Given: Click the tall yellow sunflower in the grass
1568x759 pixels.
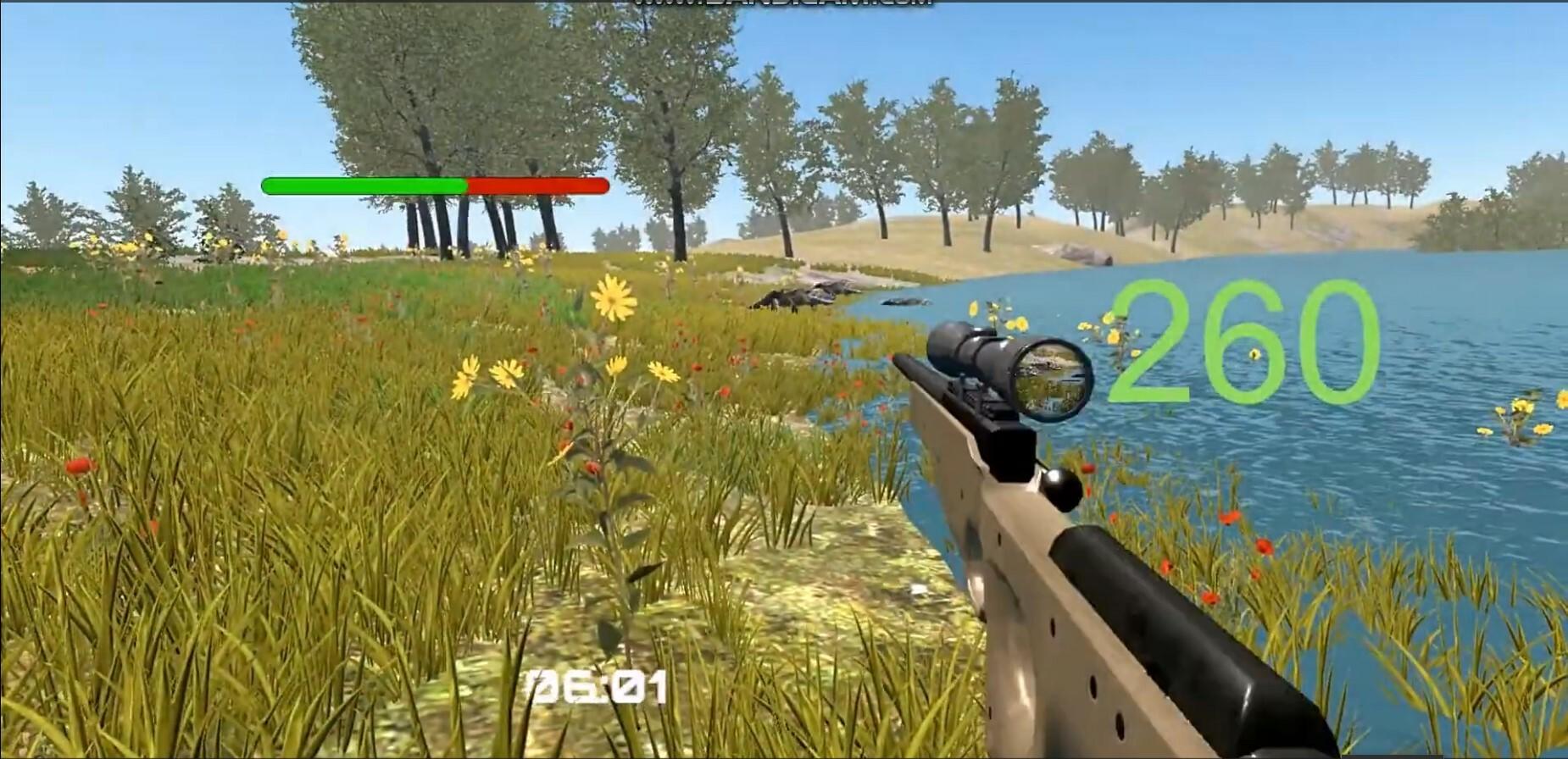Looking at the screenshot, I should tap(612, 296).
